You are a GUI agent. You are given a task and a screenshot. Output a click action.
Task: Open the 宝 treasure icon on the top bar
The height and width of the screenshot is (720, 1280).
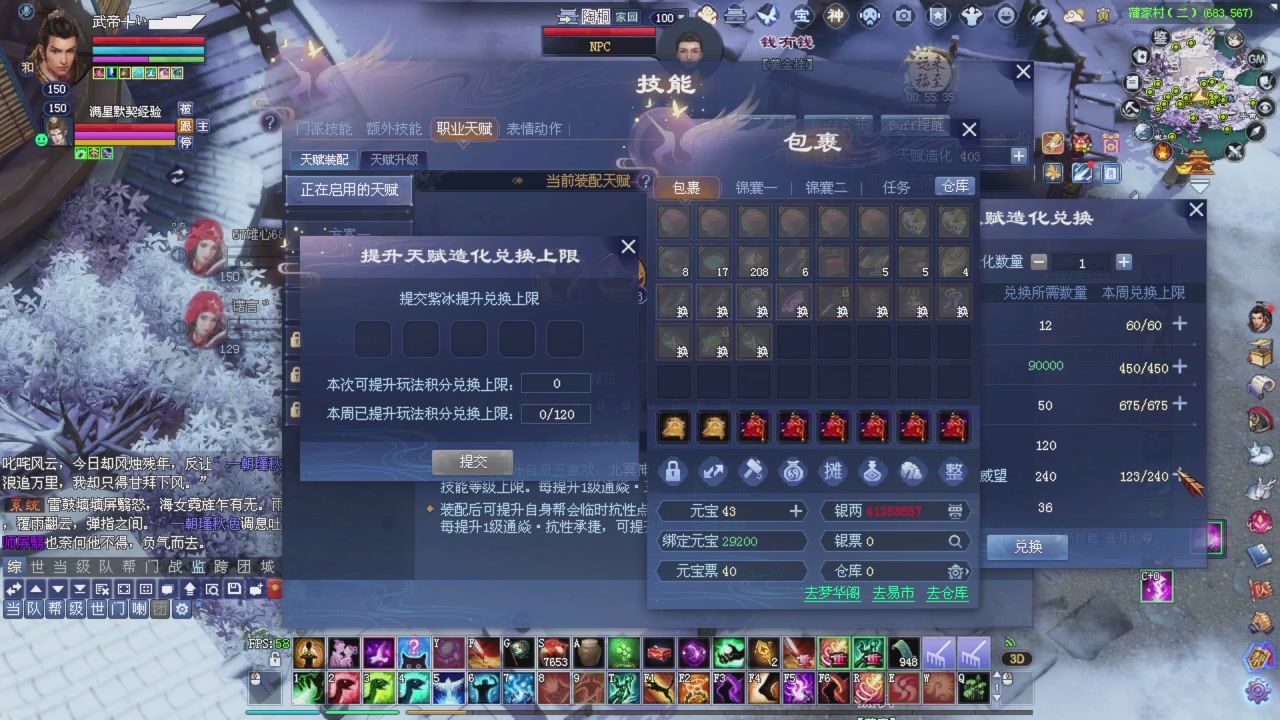coord(800,15)
